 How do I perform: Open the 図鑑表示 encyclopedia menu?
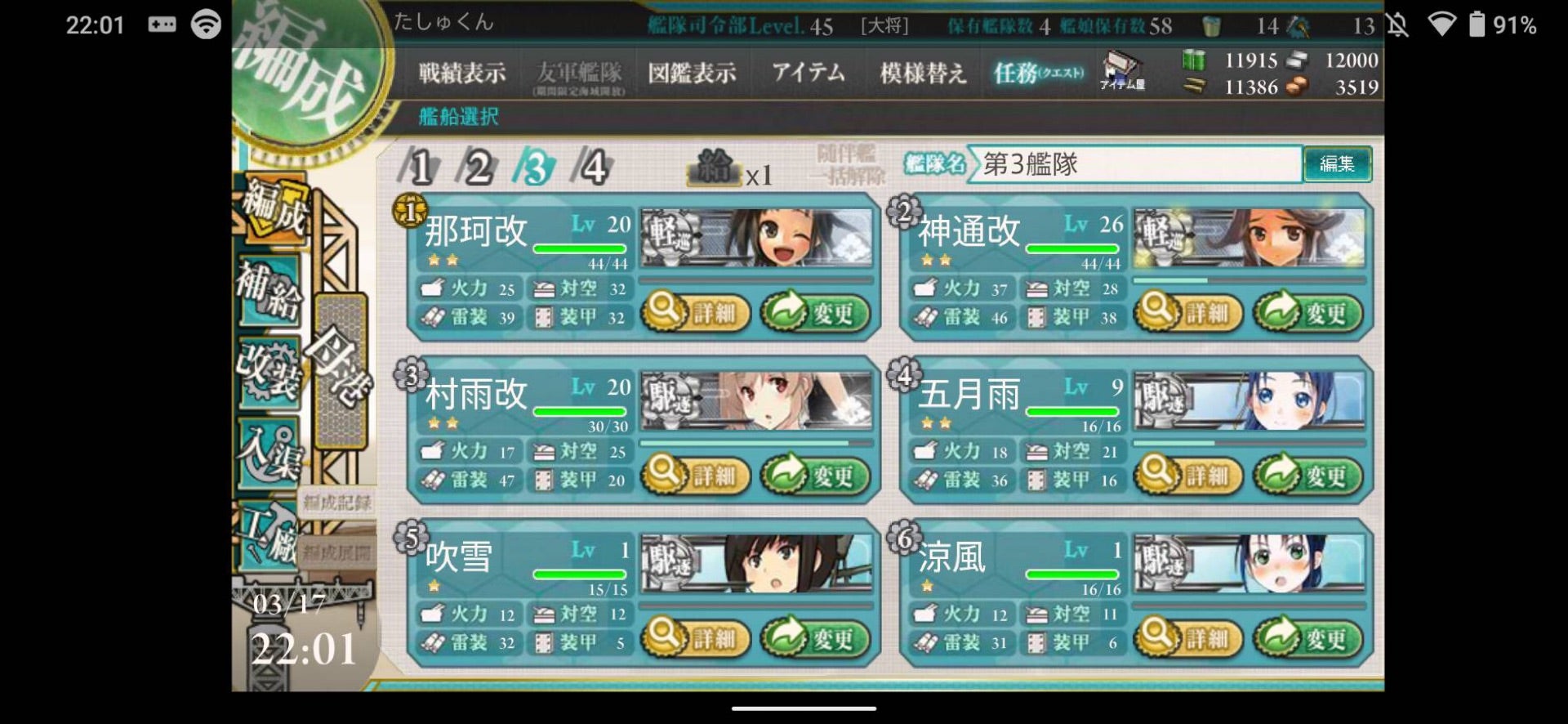click(x=692, y=74)
